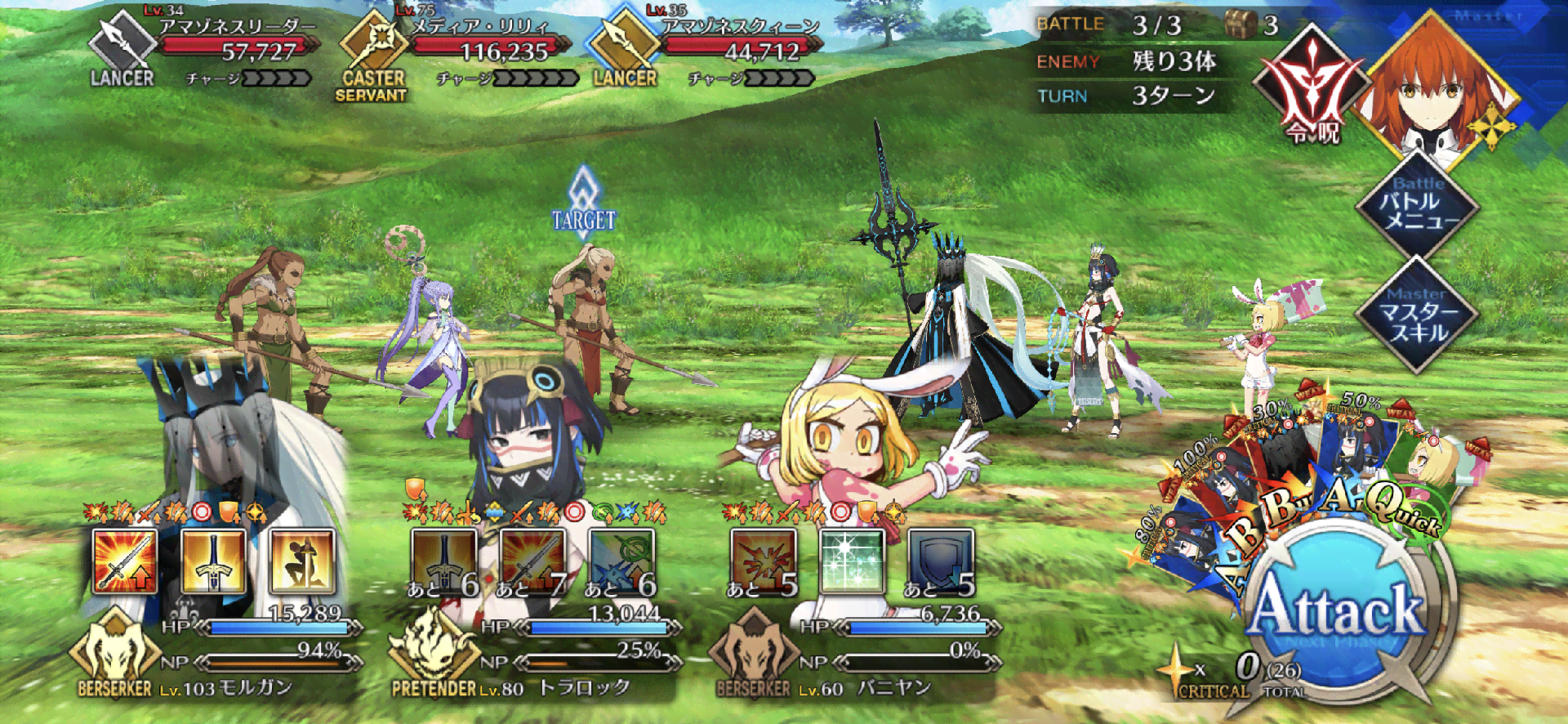The height and width of the screenshot is (724, 1568).
Task: Select Tlaloc's blue-green skill icon
Action: (621, 561)
